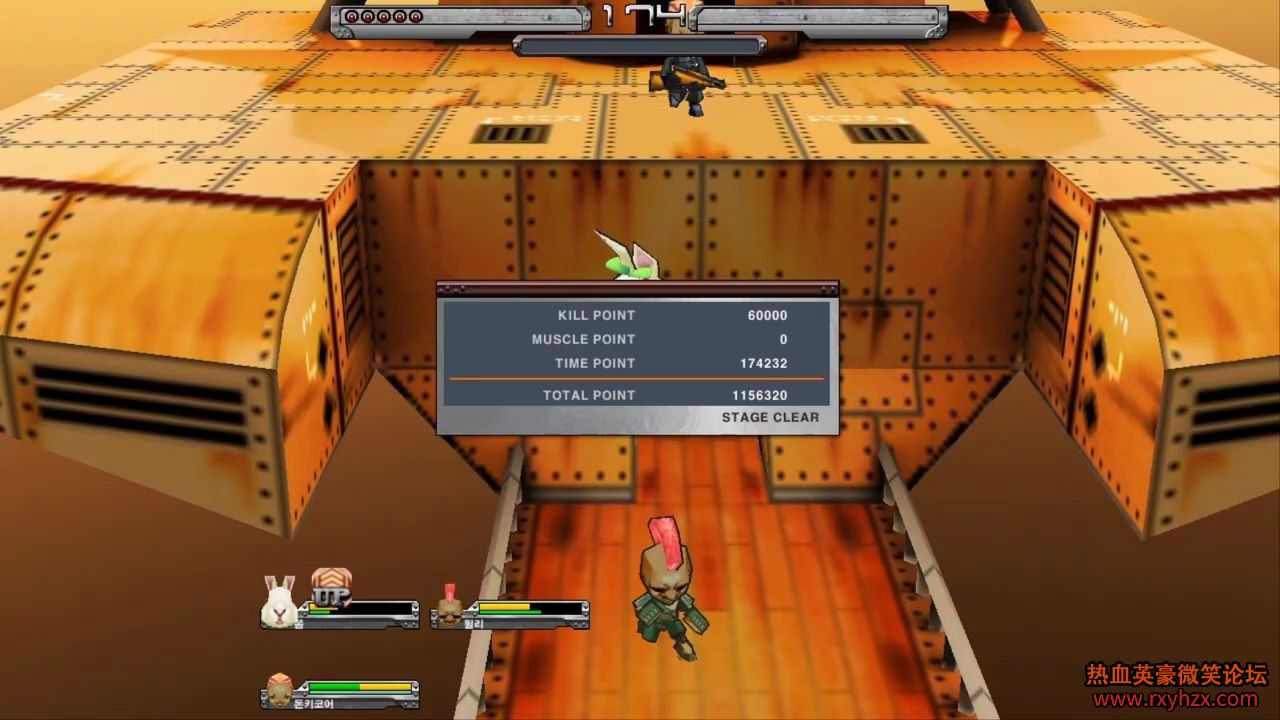Image resolution: width=1280 pixels, height=720 pixels.
Task: Dismiss the Stage Clear results panel
Action: pos(769,417)
